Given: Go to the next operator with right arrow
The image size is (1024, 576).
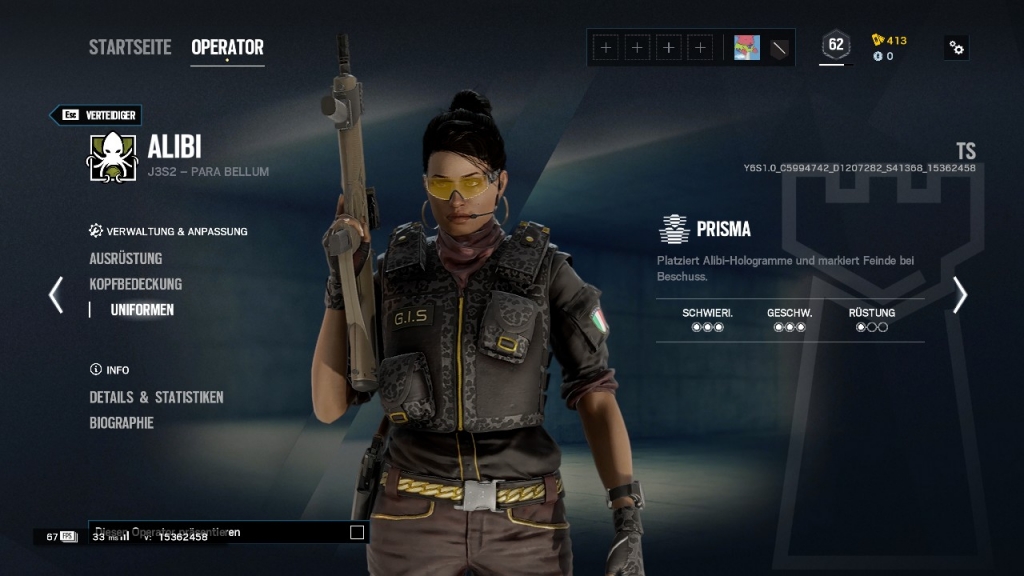Looking at the screenshot, I should coord(960,295).
